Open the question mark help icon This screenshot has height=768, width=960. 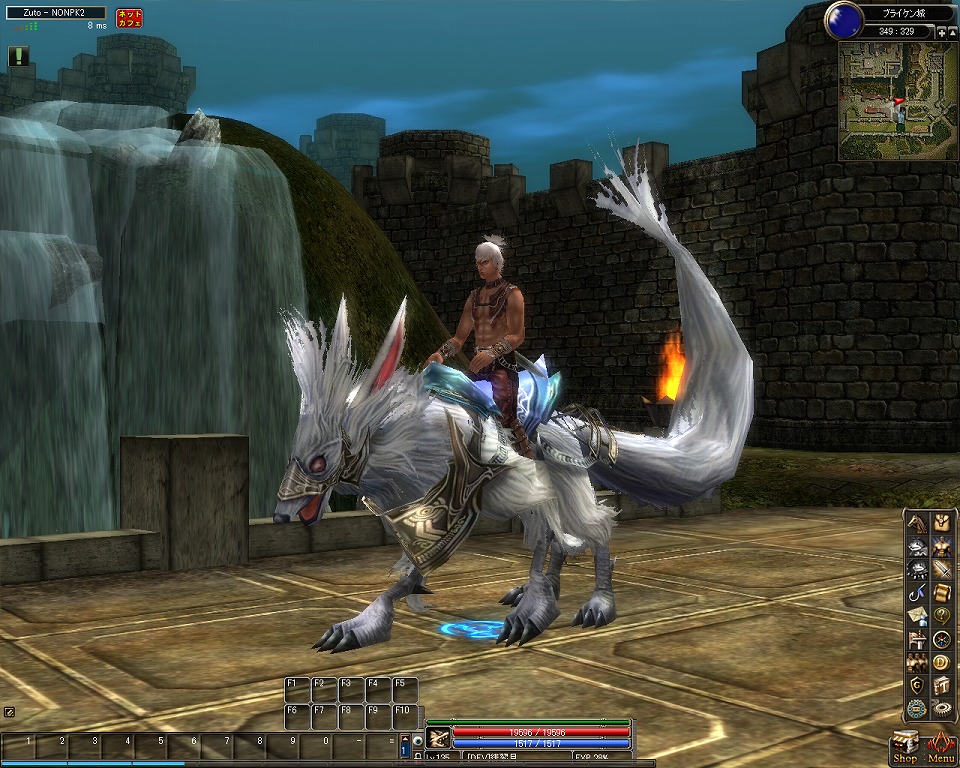pyautogui.click(x=941, y=616)
